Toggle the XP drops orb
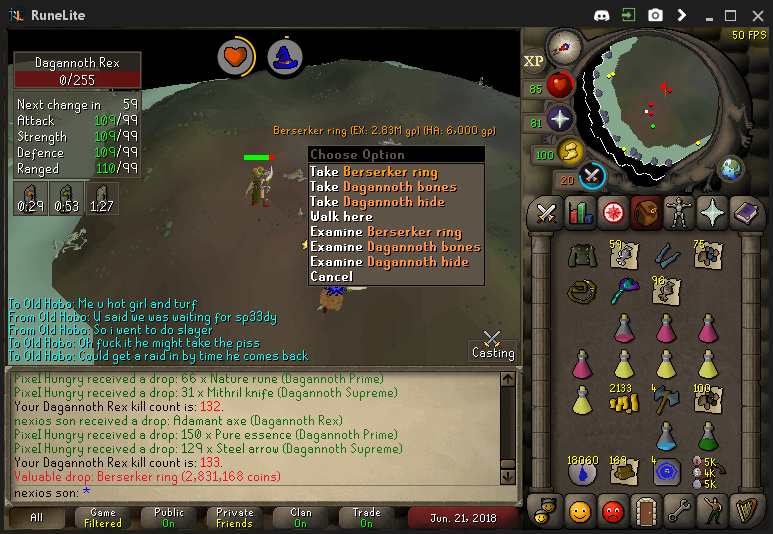The image size is (773, 534). click(533, 61)
